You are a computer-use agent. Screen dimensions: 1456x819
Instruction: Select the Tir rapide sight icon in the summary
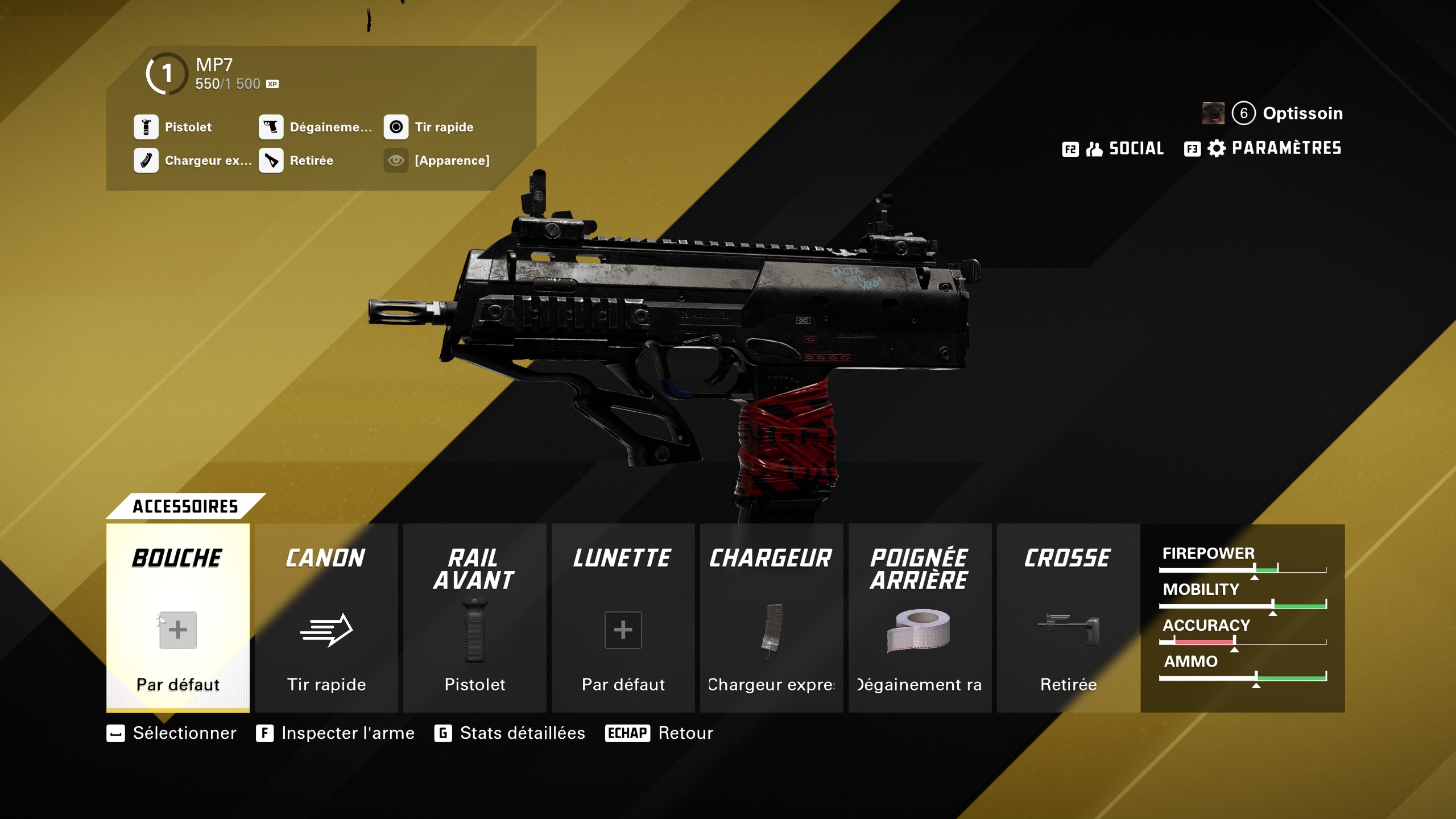tap(397, 127)
